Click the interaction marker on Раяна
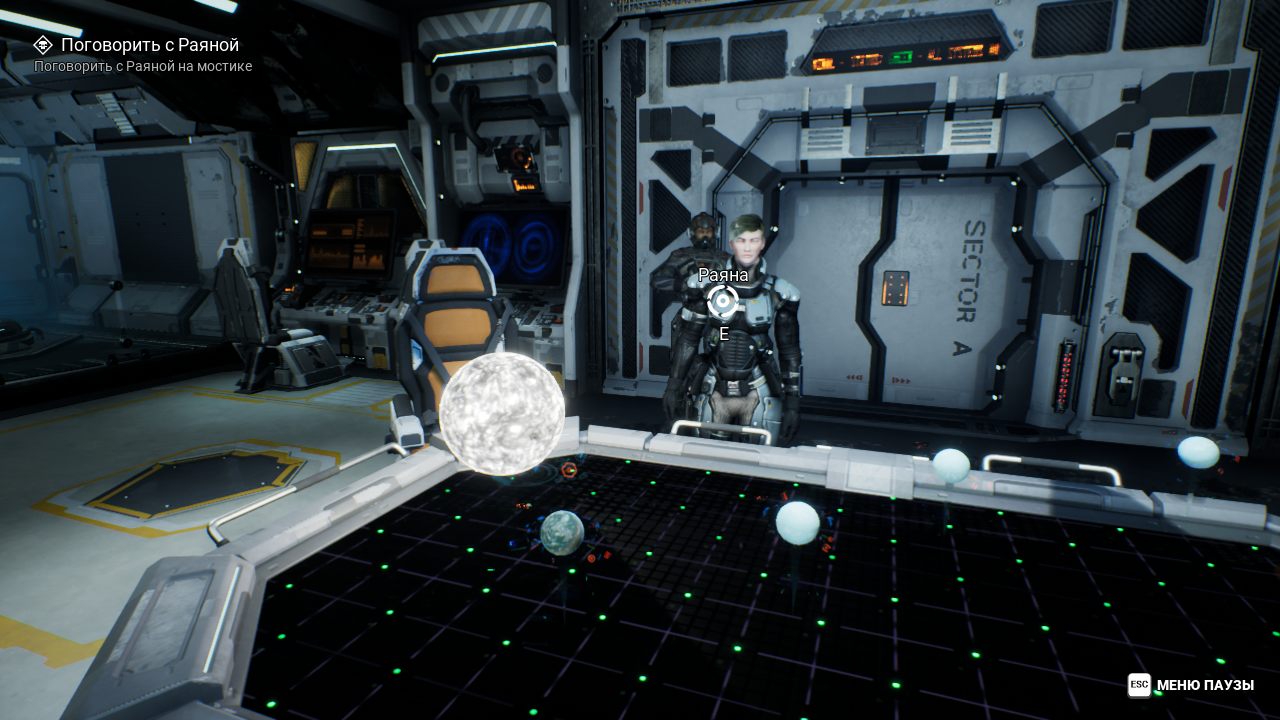1280x720 pixels. tap(722, 300)
